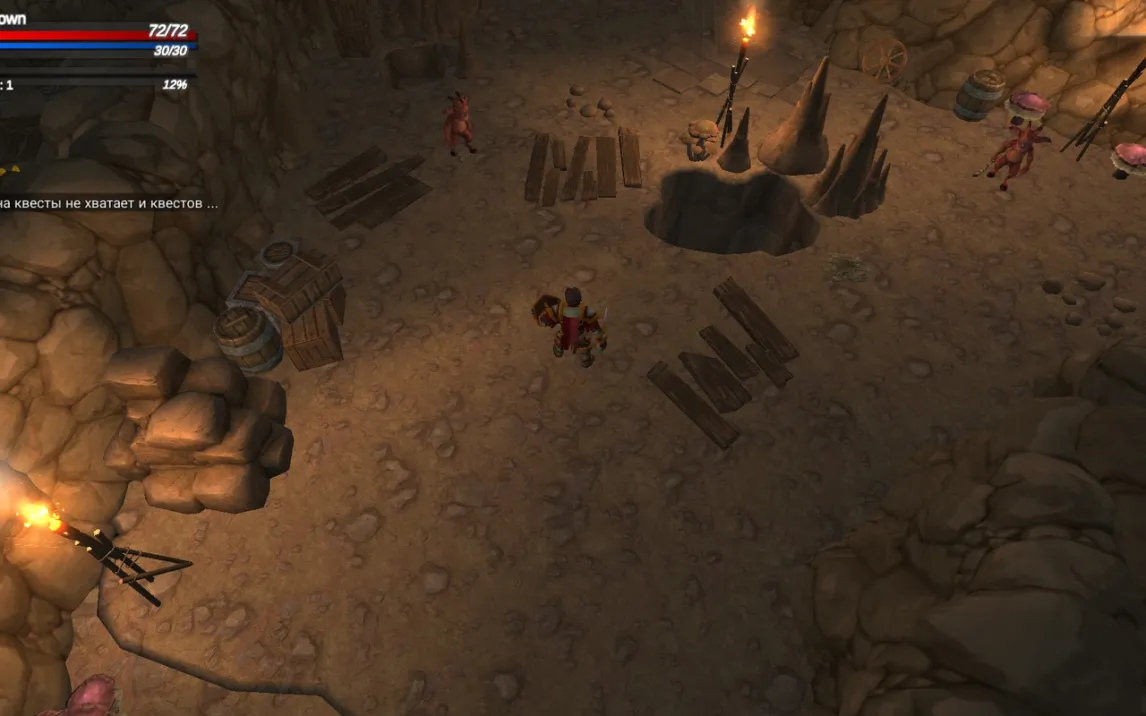Open the quest tracker entry about квесты
Image resolution: width=1146 pixels, height=716 pixels.
point(108,203)
